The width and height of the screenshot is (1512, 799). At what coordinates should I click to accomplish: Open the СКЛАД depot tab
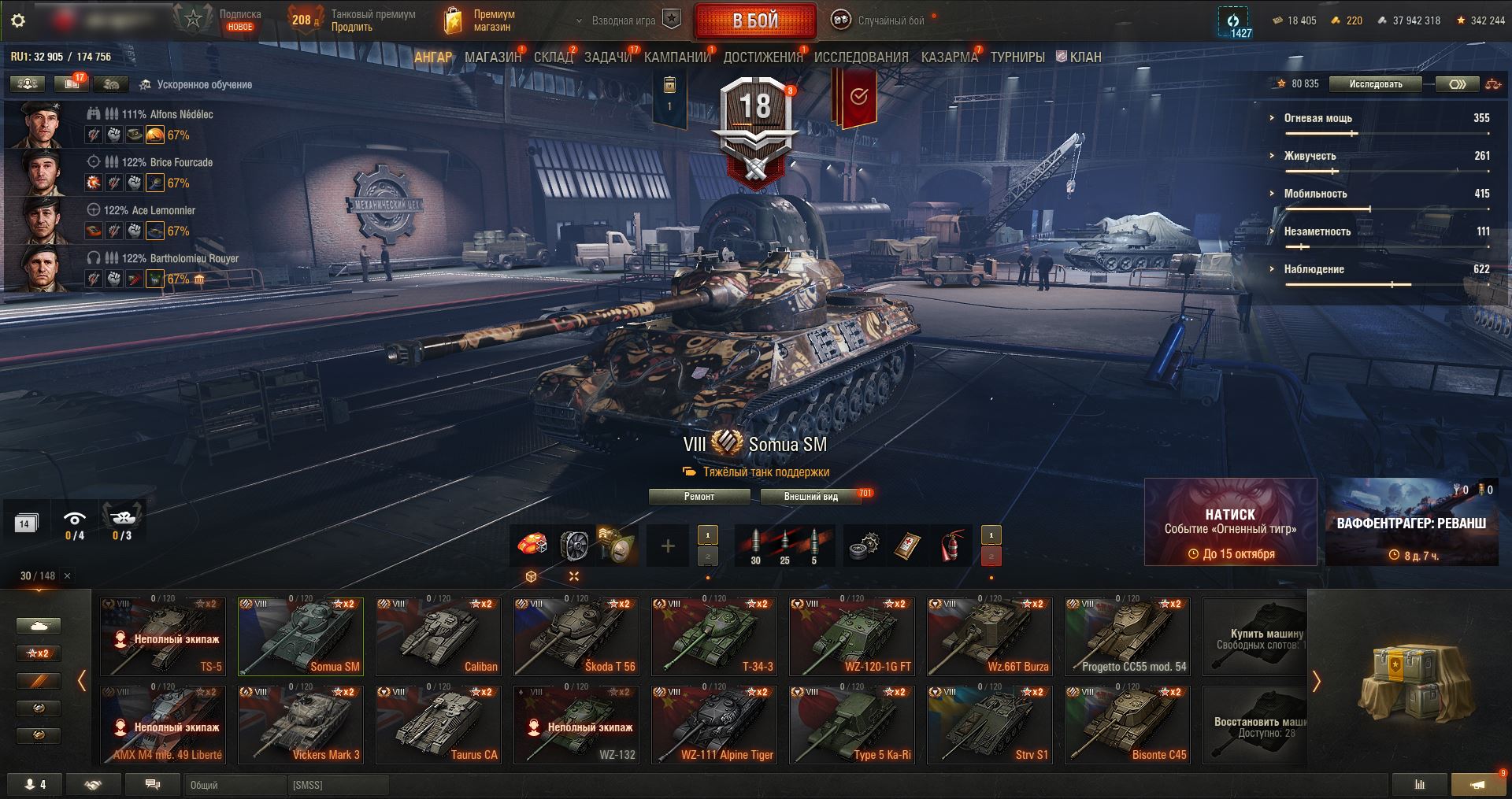tap(554, 57)
